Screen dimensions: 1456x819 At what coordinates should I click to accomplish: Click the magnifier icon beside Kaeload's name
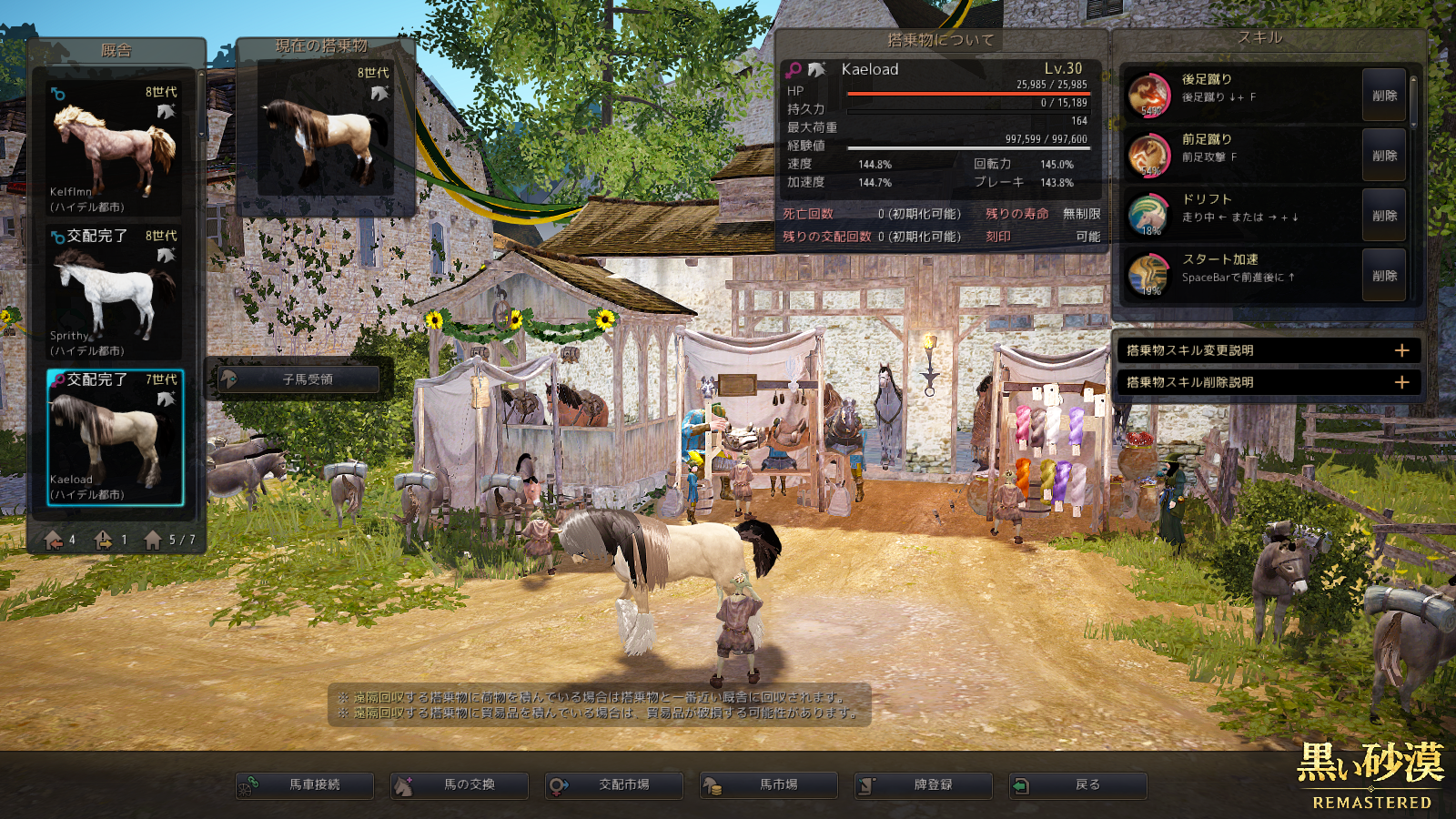tap(794, 70)
